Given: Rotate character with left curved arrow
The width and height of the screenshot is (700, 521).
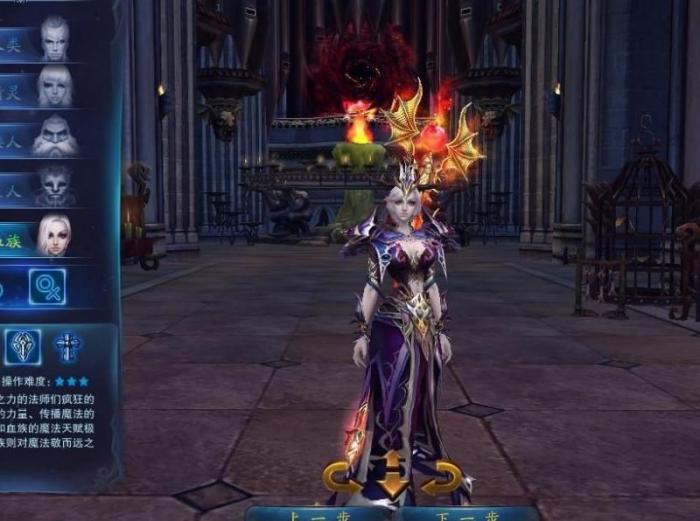Looking at the screenshot, I should coord(342,477).
